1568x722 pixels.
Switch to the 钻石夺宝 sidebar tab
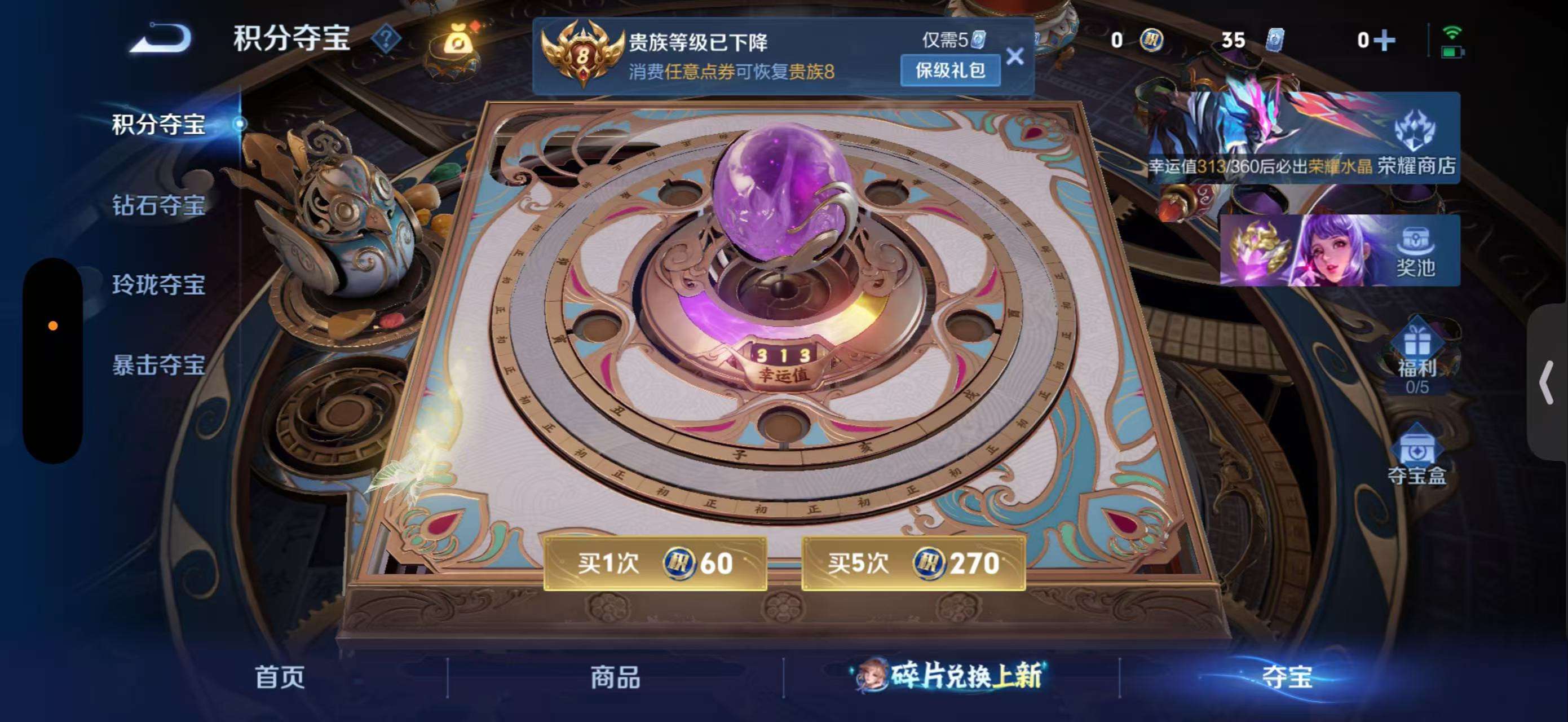pyautogui.click(x=160, y=206)
